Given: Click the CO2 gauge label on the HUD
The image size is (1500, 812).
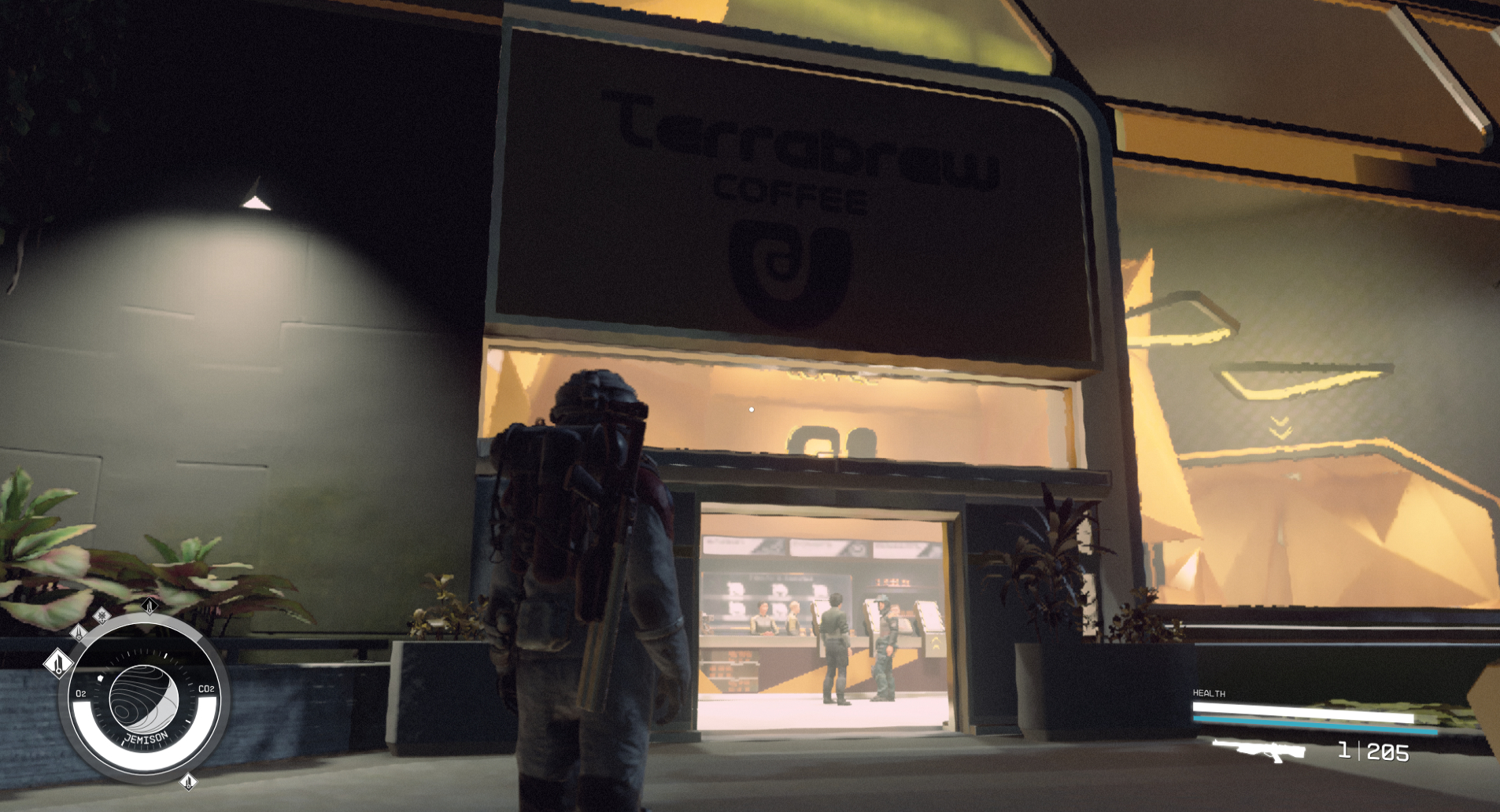Looking at the screenshot, I should (x=206, y=688).
